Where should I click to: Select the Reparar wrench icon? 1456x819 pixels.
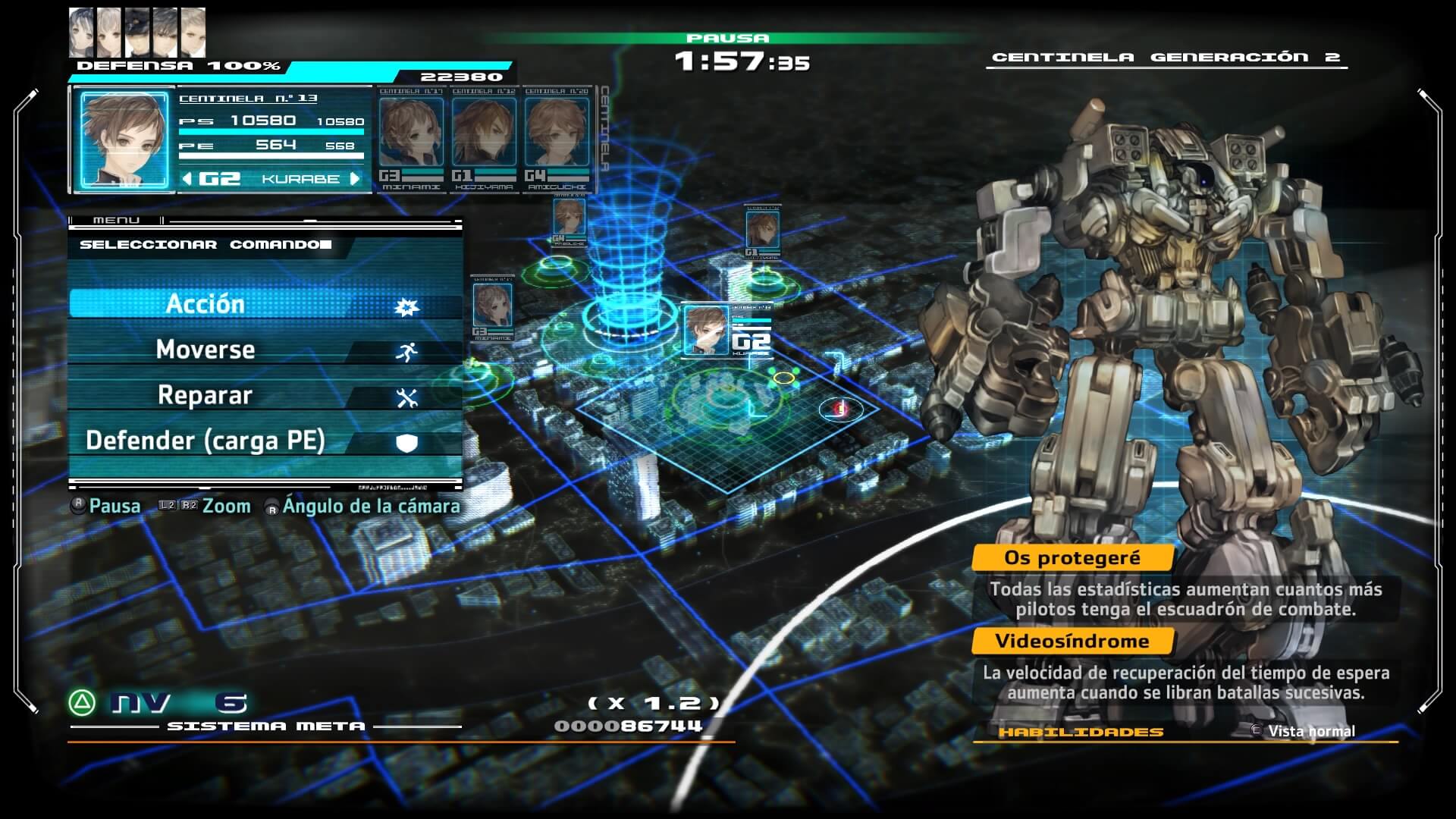(x=406, y=394)
